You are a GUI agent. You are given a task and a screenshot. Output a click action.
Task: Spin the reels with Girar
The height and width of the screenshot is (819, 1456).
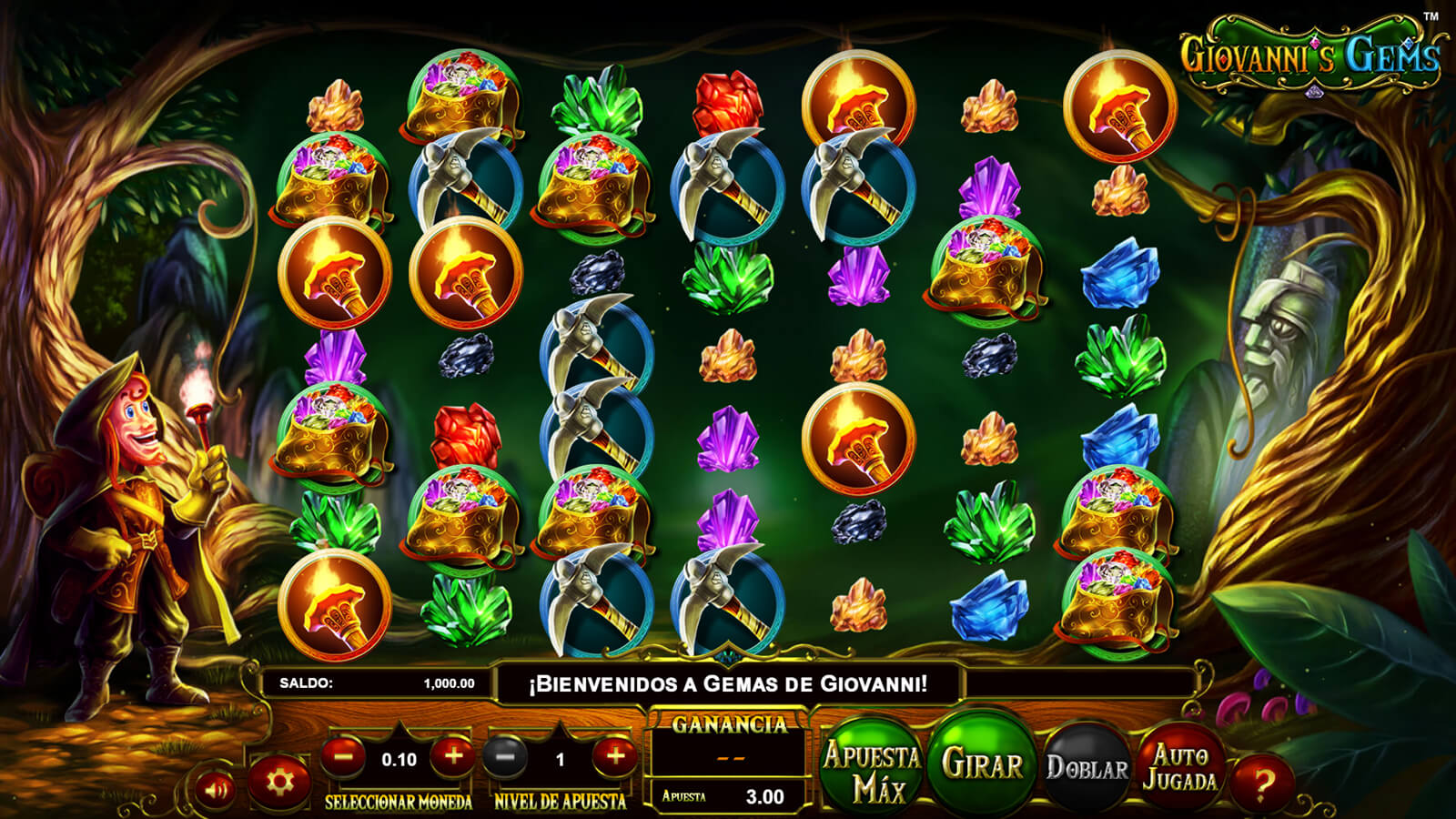[x=982, y=763]
